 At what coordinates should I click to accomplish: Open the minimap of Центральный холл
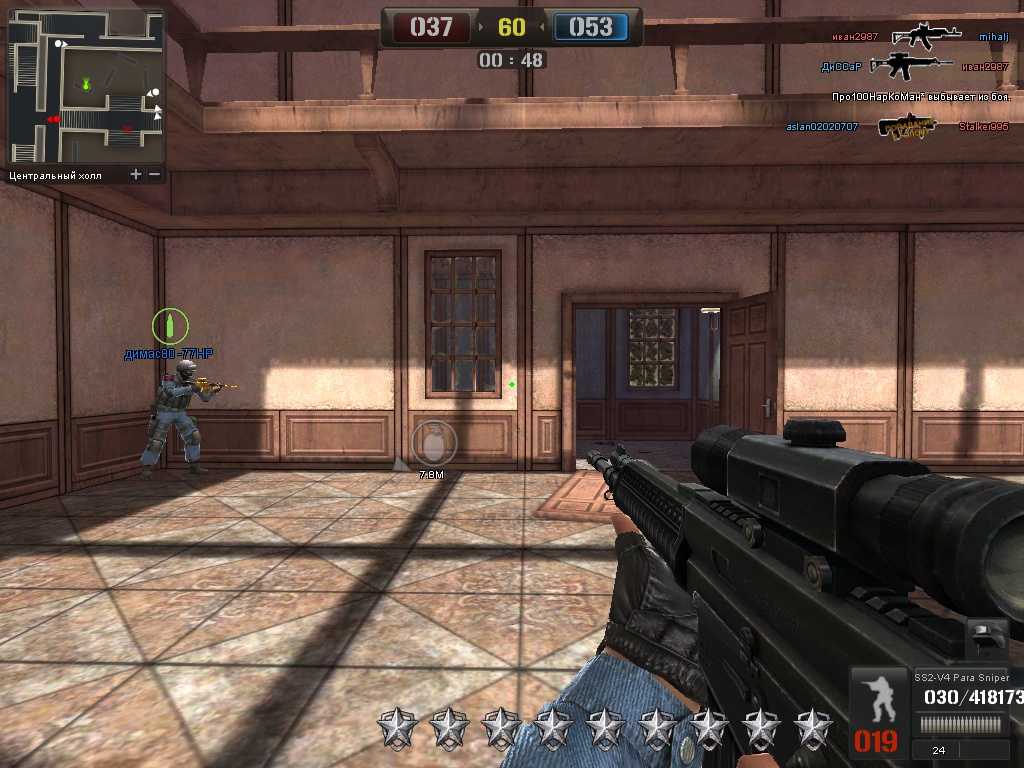click(86, 87)
